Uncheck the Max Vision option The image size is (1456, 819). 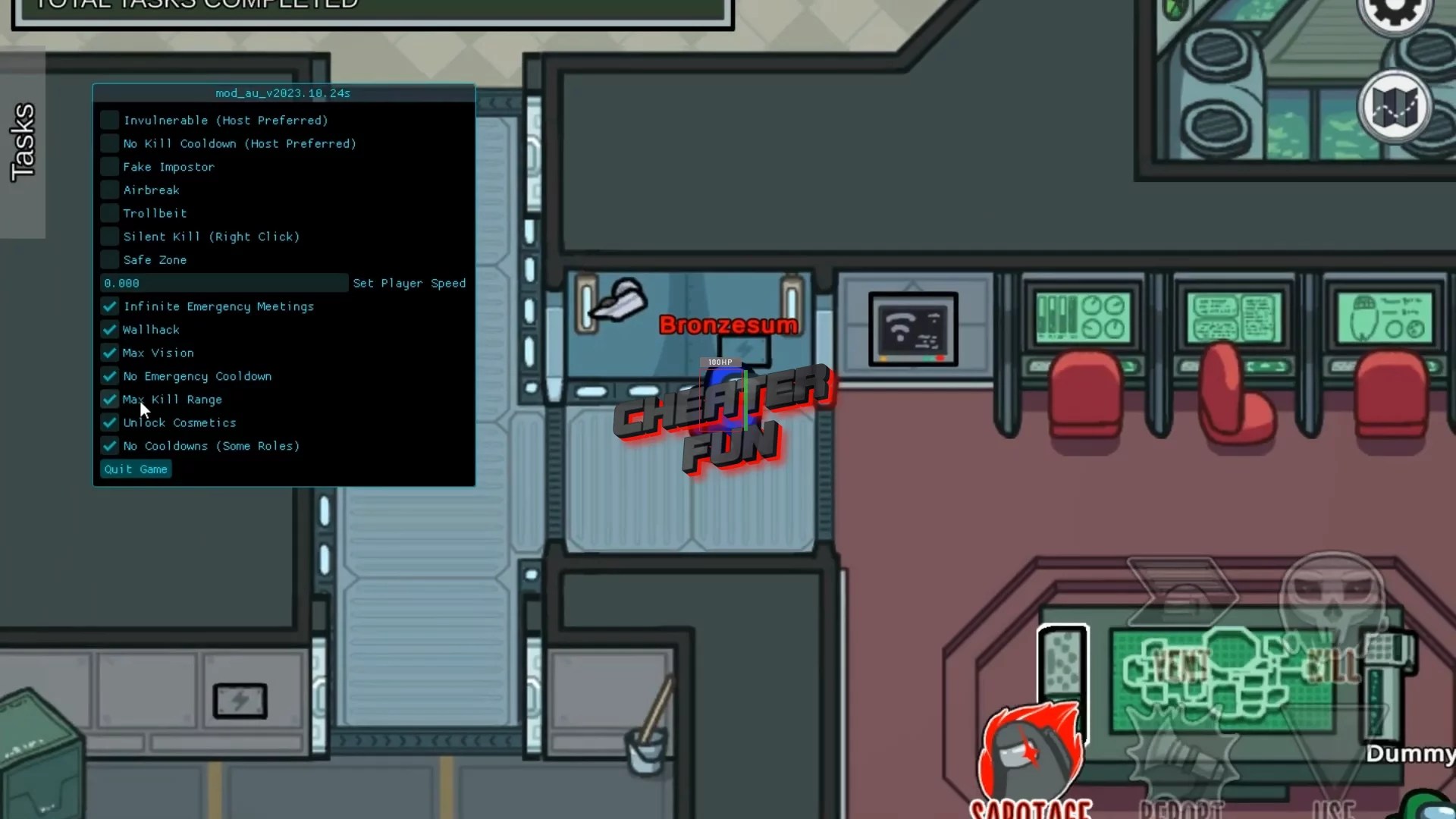click(x=109, y=353)
